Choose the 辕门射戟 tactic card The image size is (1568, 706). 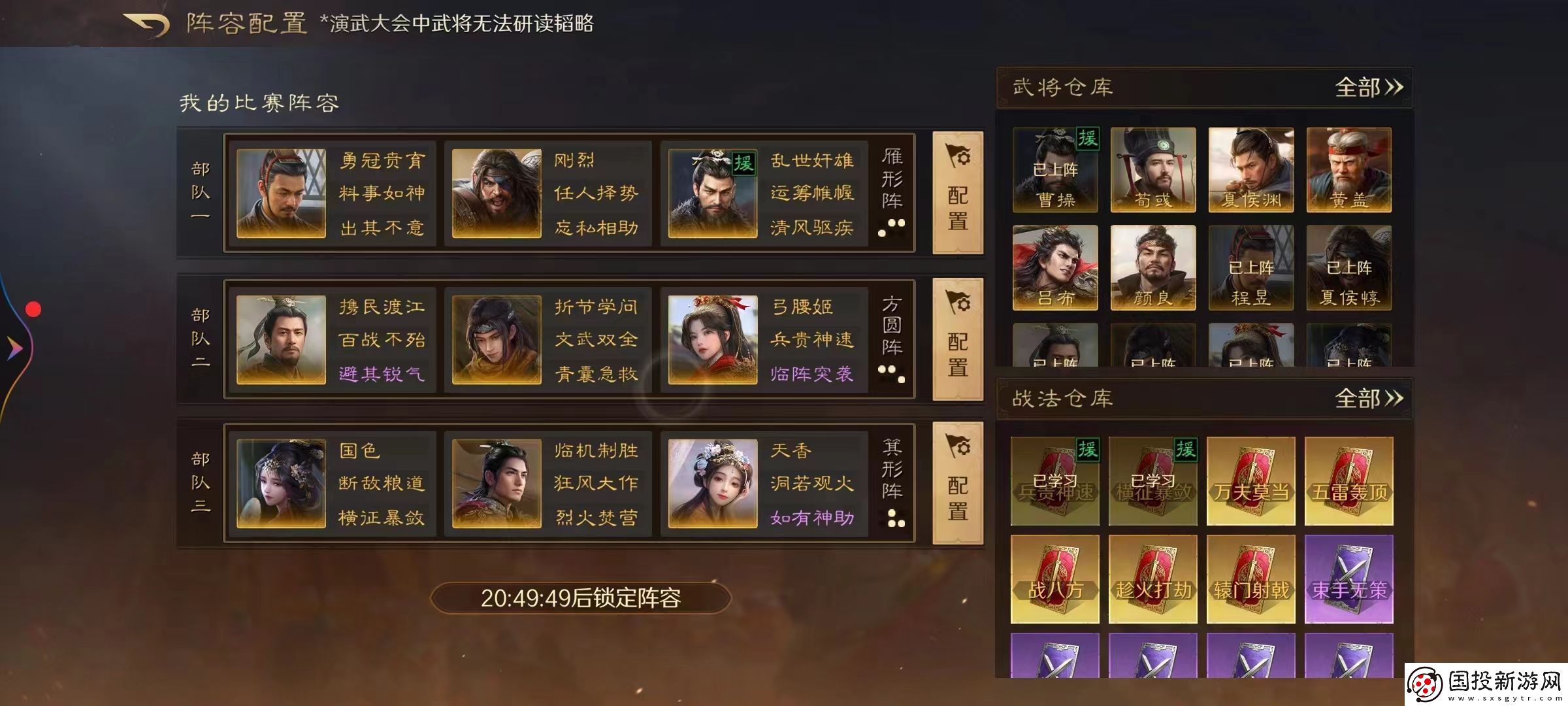click(1250, 578)
